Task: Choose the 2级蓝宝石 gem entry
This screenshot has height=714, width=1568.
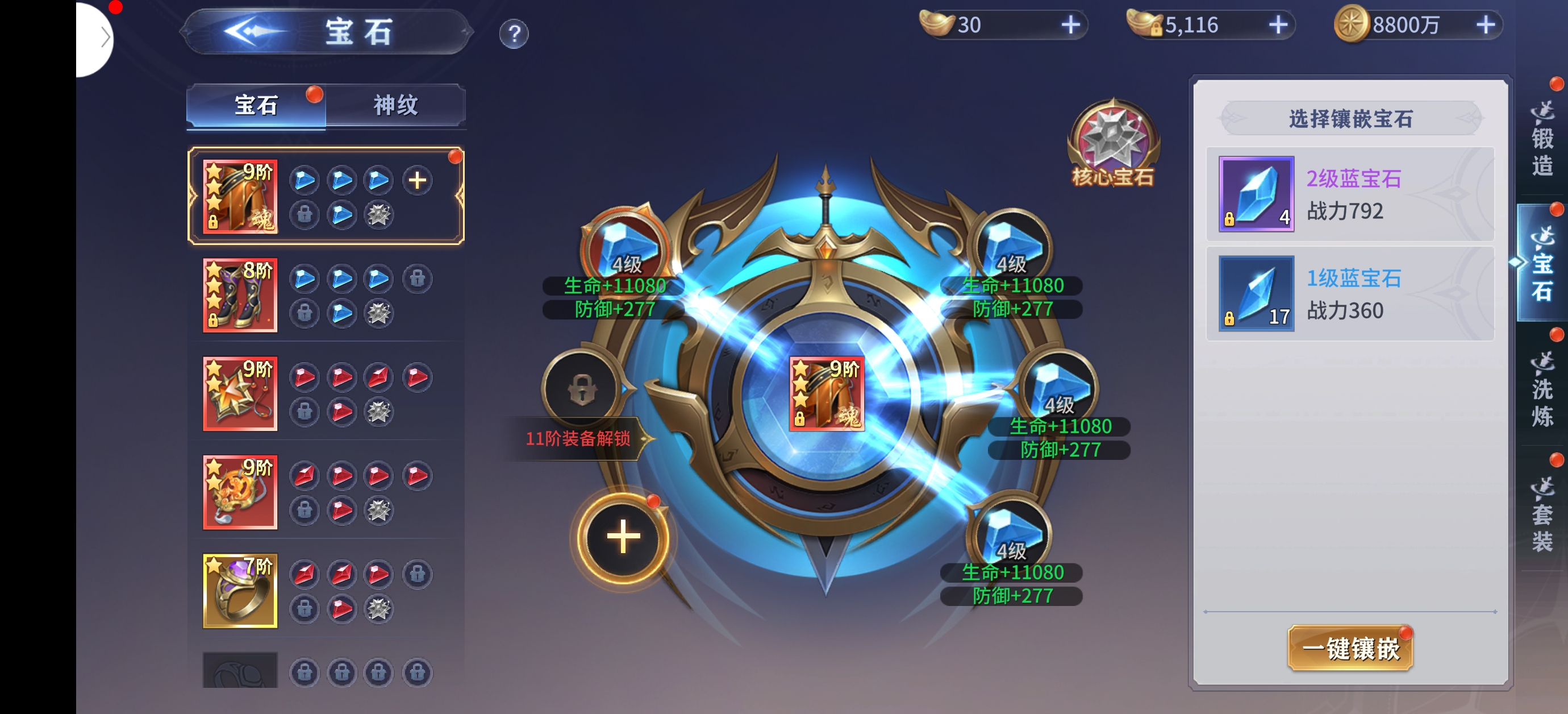Action: [1349, 194]
